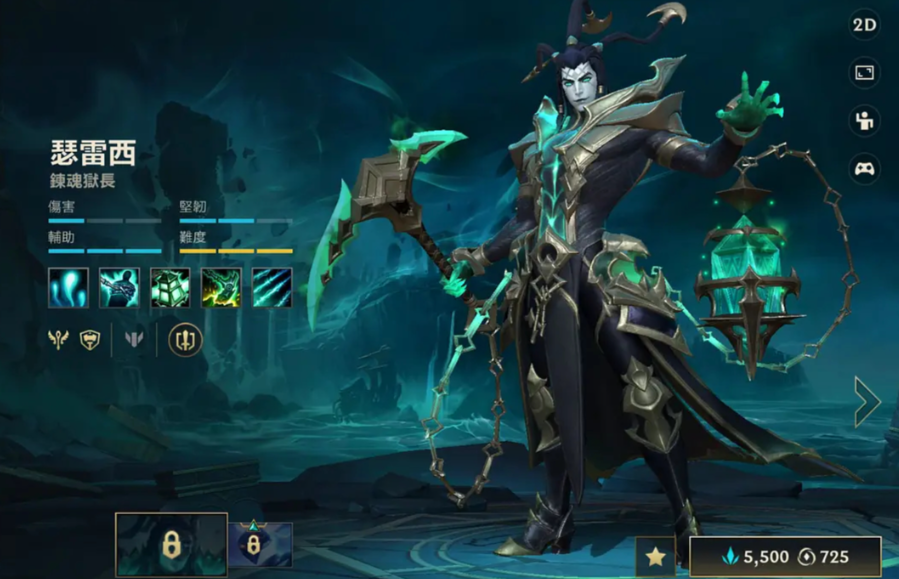Open the circled sword recommended build button
The width and height of the screenshot is (899, 579).
coord(185,340)
